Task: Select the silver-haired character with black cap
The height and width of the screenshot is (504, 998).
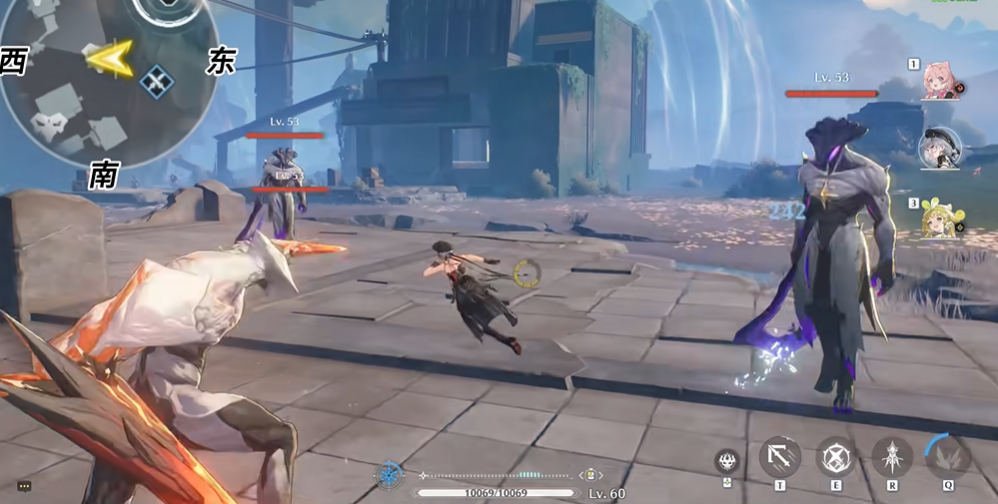Action: (939, 147)
